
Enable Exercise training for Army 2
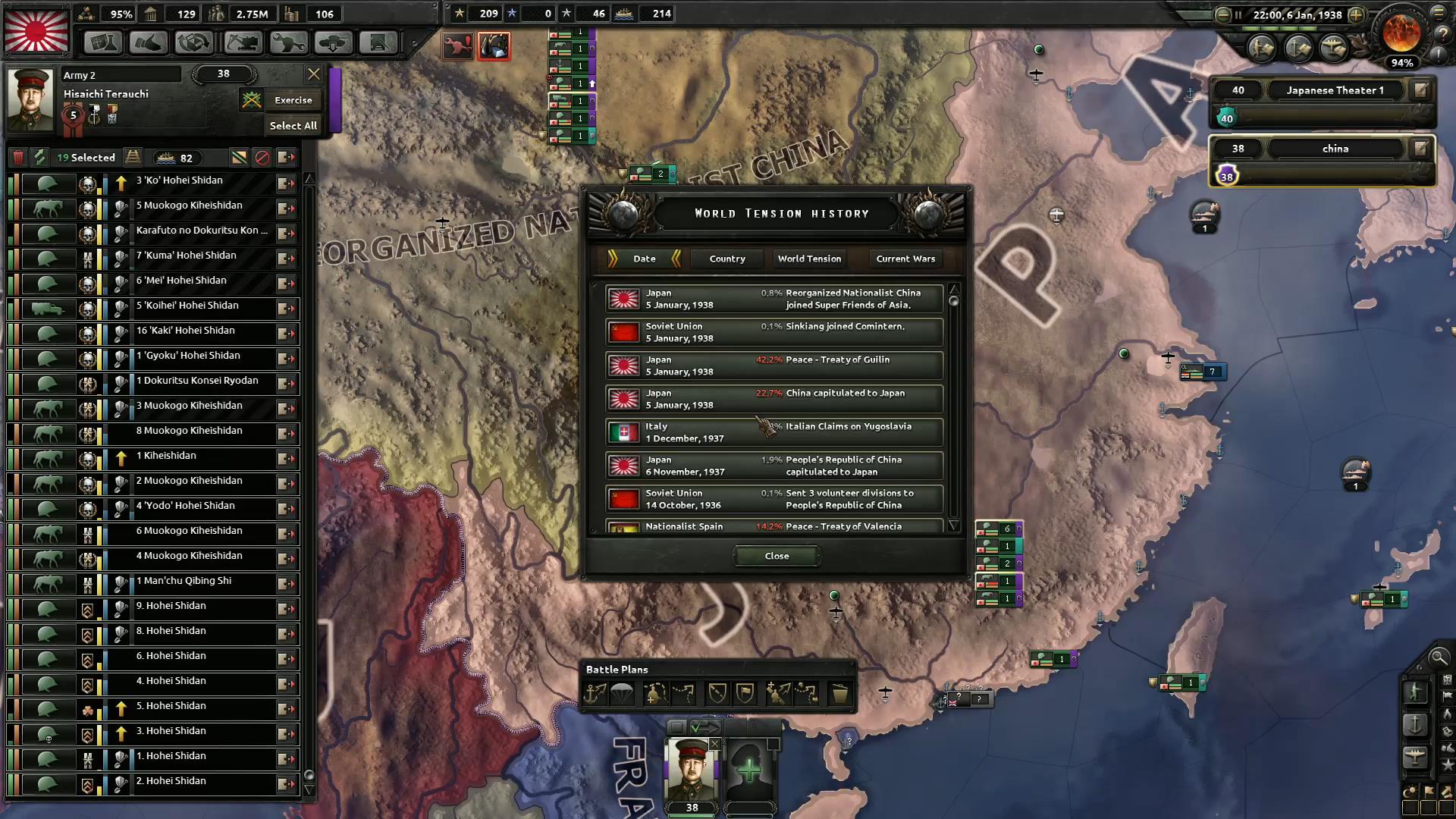point(293,99)
